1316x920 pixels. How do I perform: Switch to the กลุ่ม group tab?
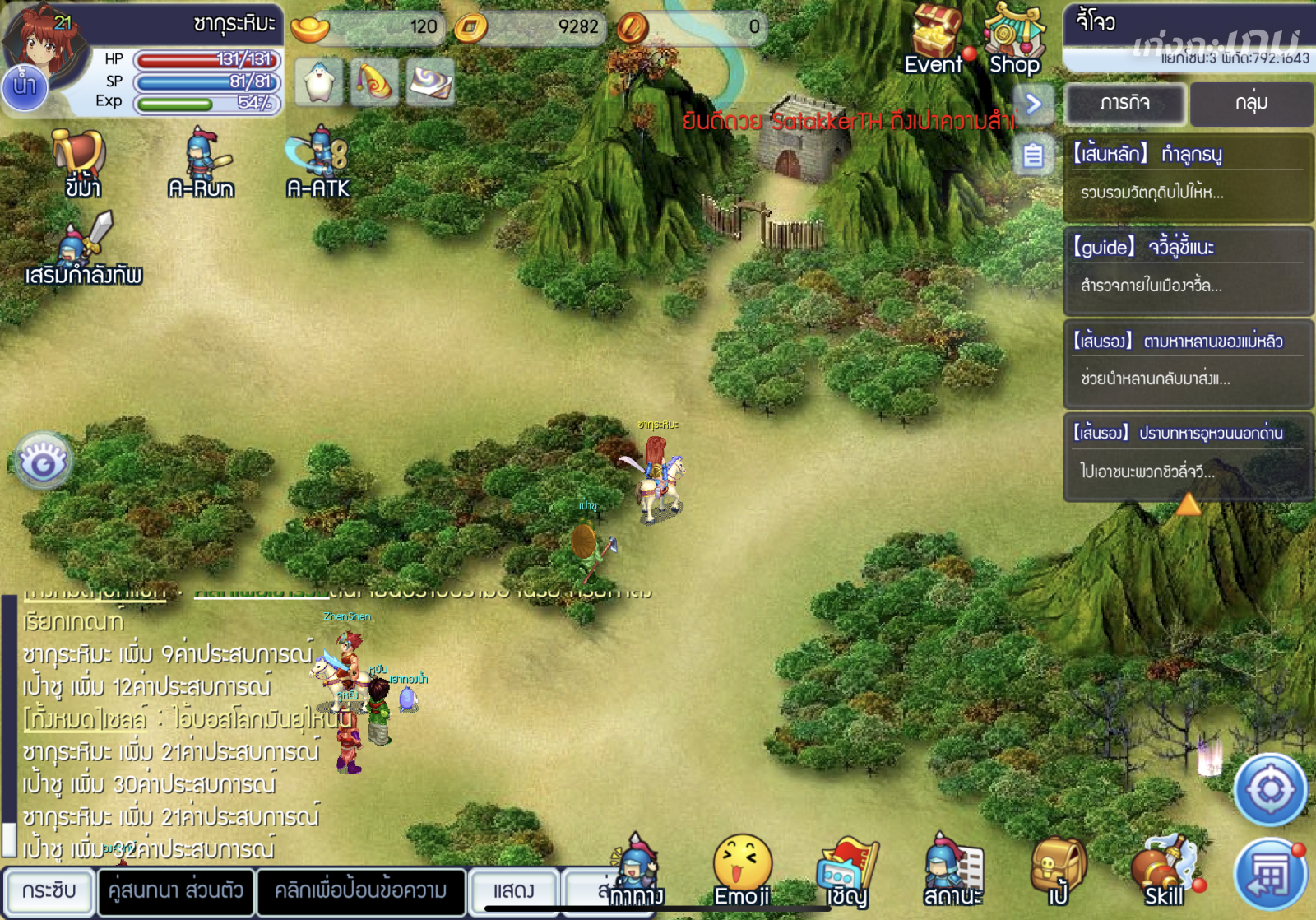pyautogui.click(x=1251, y=104)
